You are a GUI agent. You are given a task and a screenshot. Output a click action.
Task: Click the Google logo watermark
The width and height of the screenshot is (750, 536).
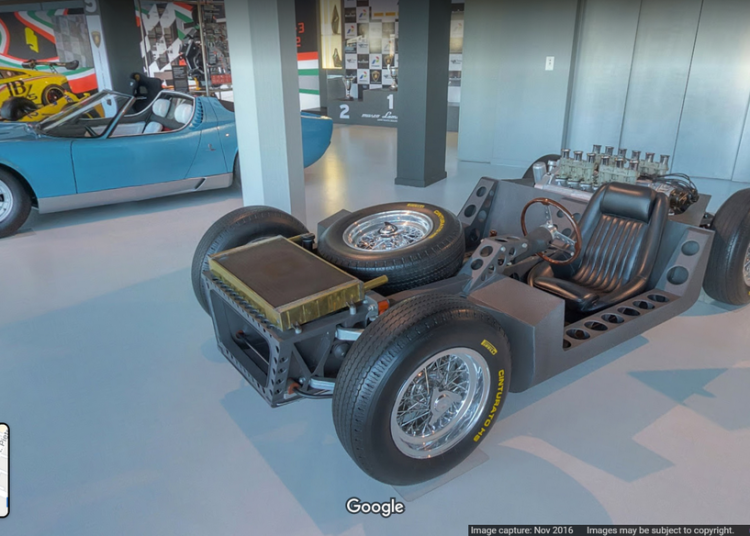(x=375, y=507)
